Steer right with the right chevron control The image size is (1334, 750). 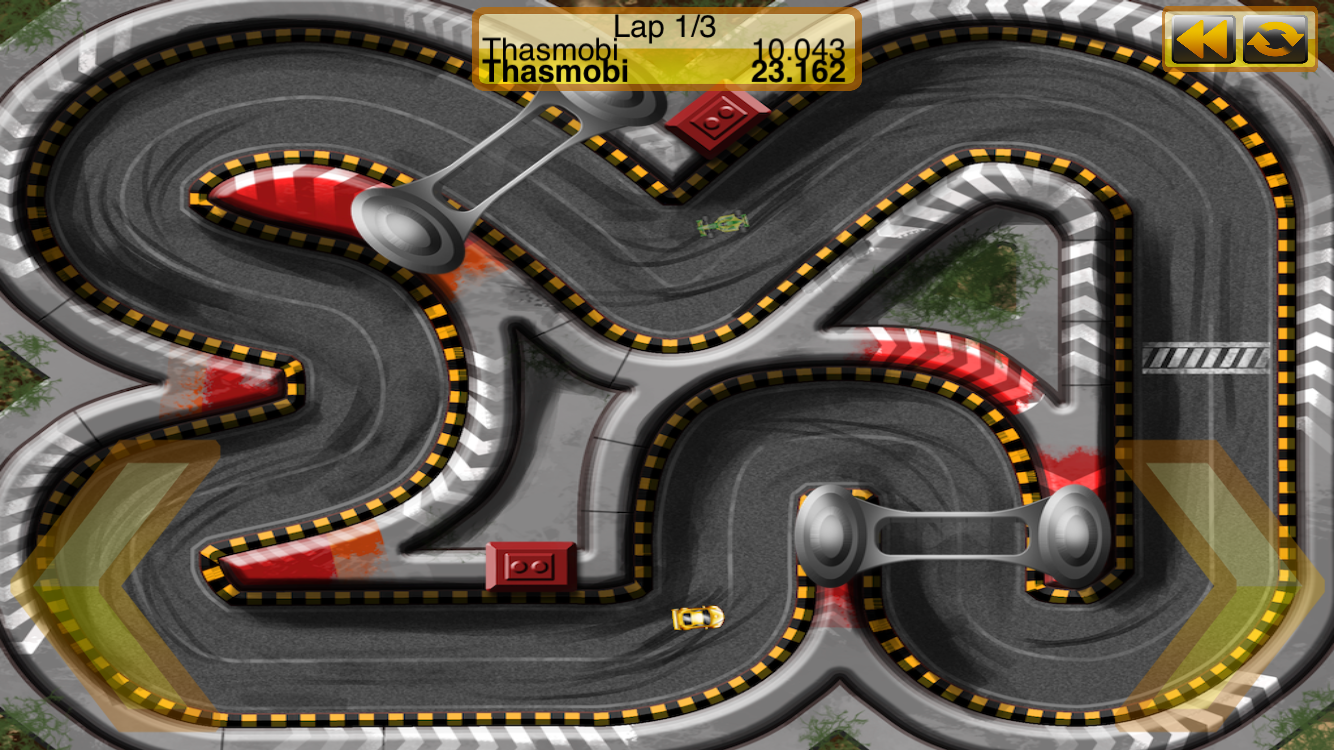(x=1222, y=585)
